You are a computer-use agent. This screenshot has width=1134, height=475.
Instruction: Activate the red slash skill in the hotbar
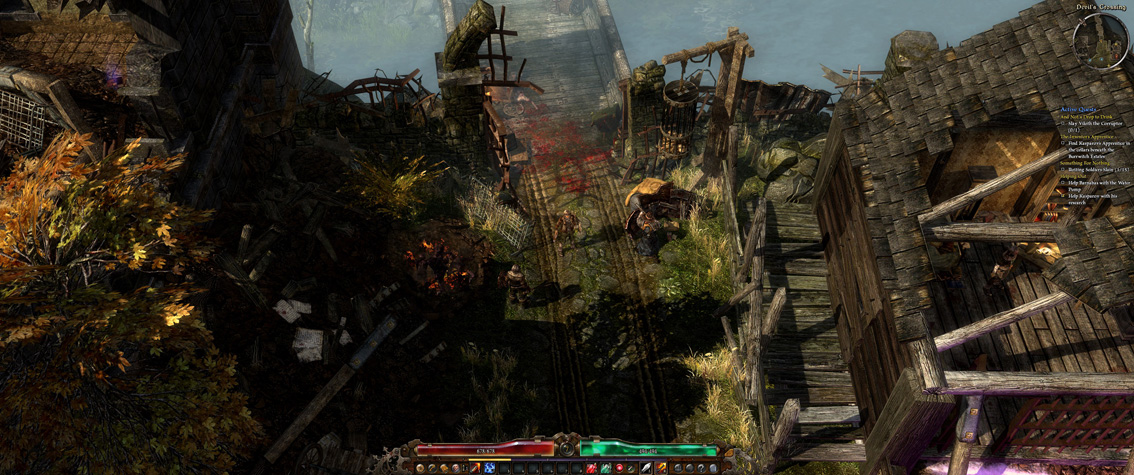[476, 468]
